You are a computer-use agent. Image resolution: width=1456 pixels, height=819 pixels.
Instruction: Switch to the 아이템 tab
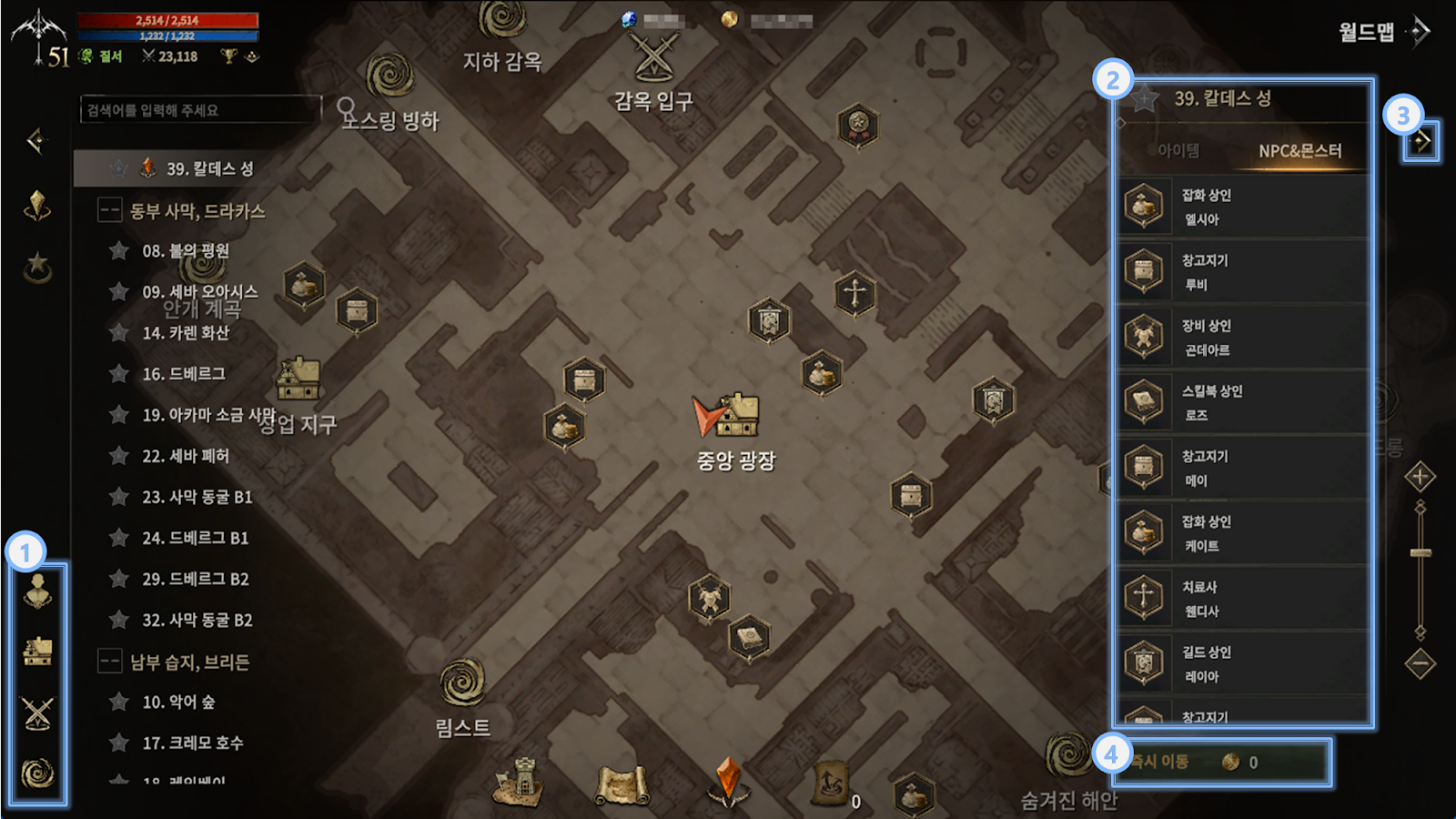(1178, 151)
